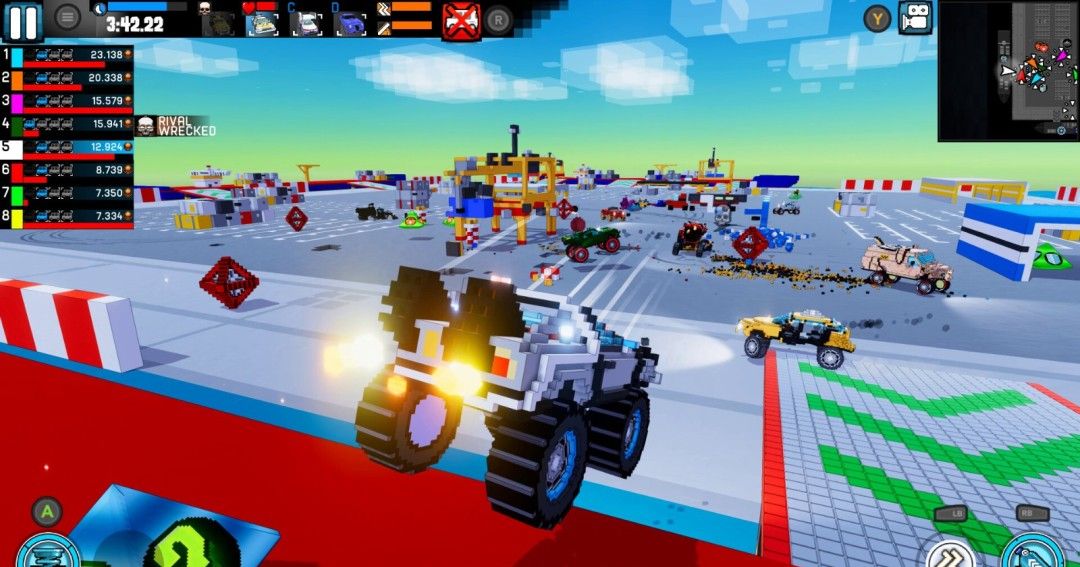Select the fifth-place highlighted leaderboard row
This screenshot has width=1080, height=567.
pyautogui.click(x=68, y=148)
